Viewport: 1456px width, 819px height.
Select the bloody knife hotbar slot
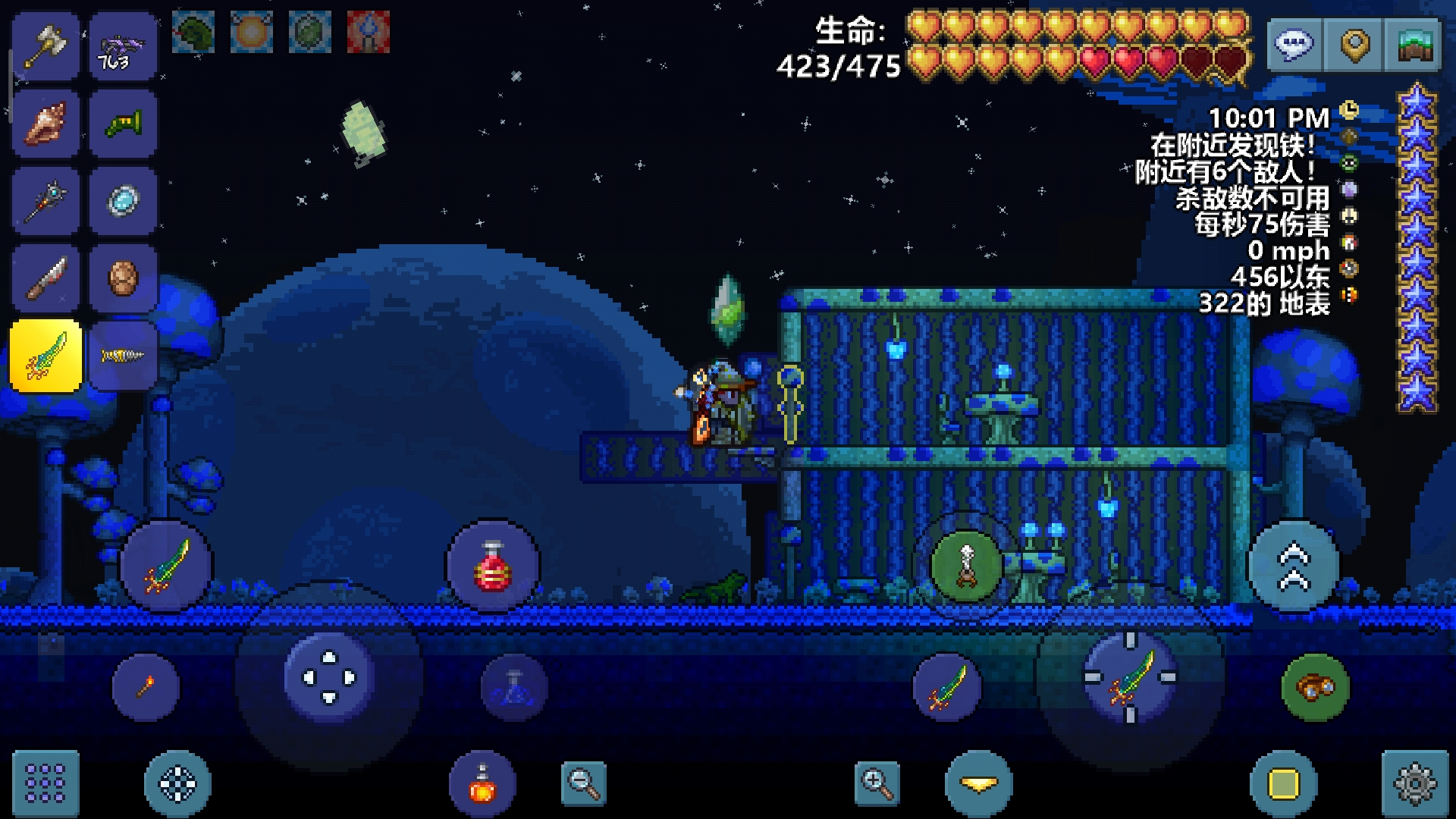(45, 278)
